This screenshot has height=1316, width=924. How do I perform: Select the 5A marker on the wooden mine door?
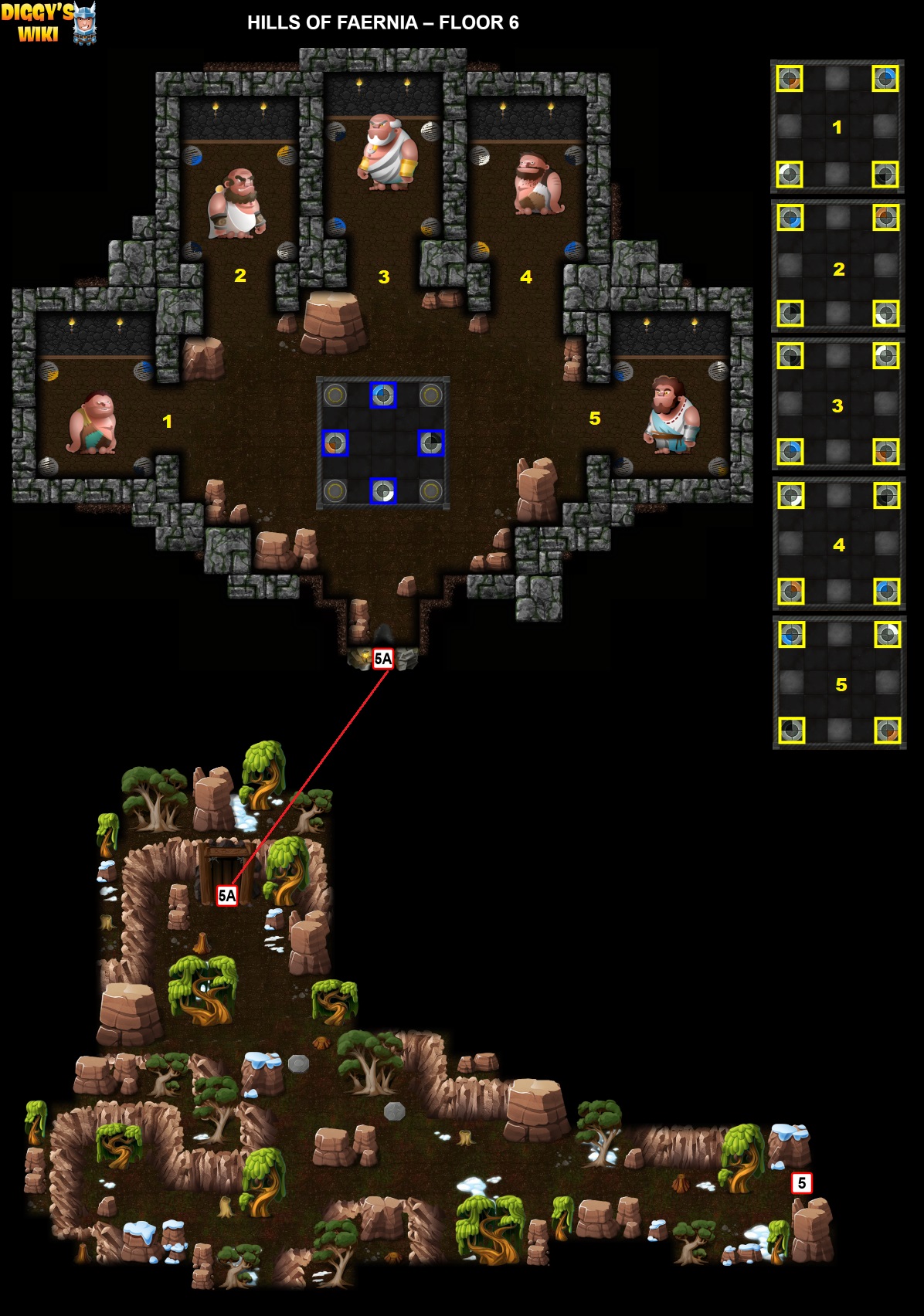pos(226,895)
